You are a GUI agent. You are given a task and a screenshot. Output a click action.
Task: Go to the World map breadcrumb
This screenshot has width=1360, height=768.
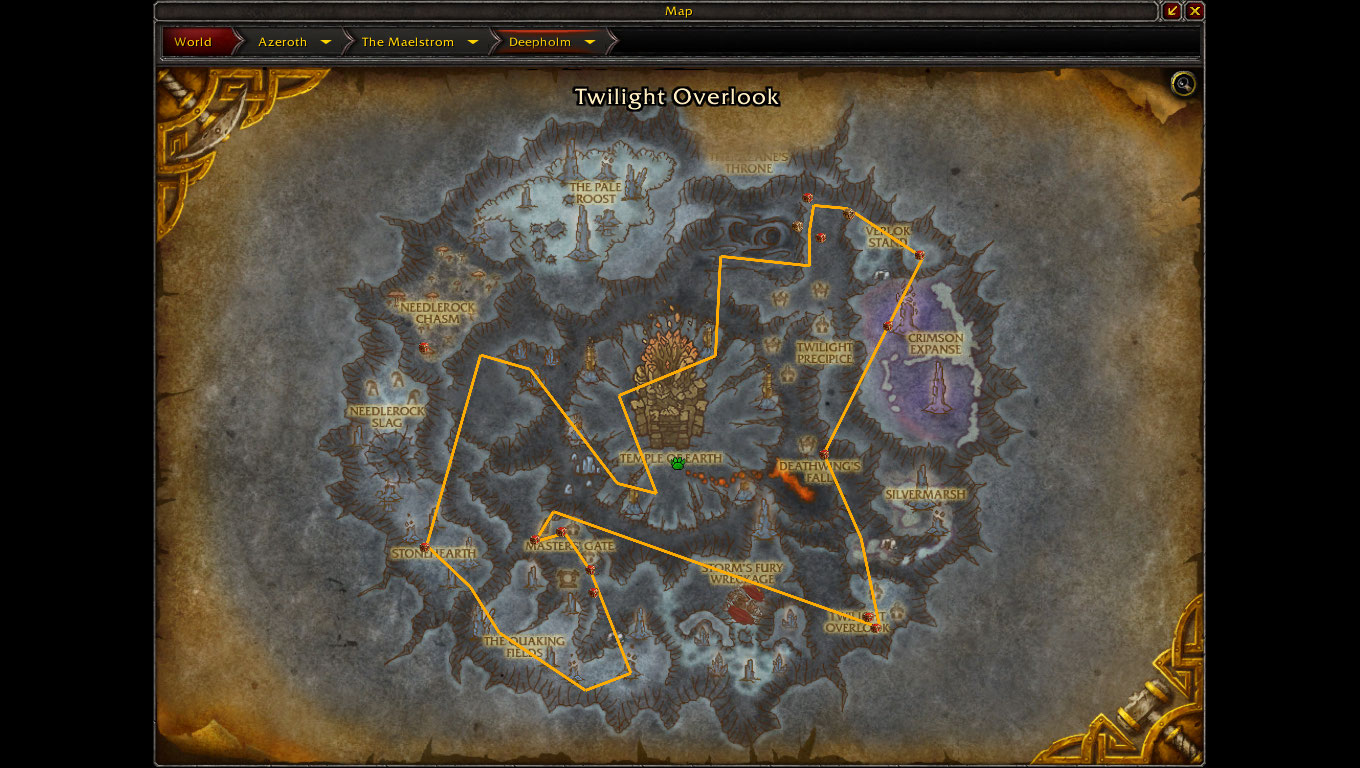(193, 42)
